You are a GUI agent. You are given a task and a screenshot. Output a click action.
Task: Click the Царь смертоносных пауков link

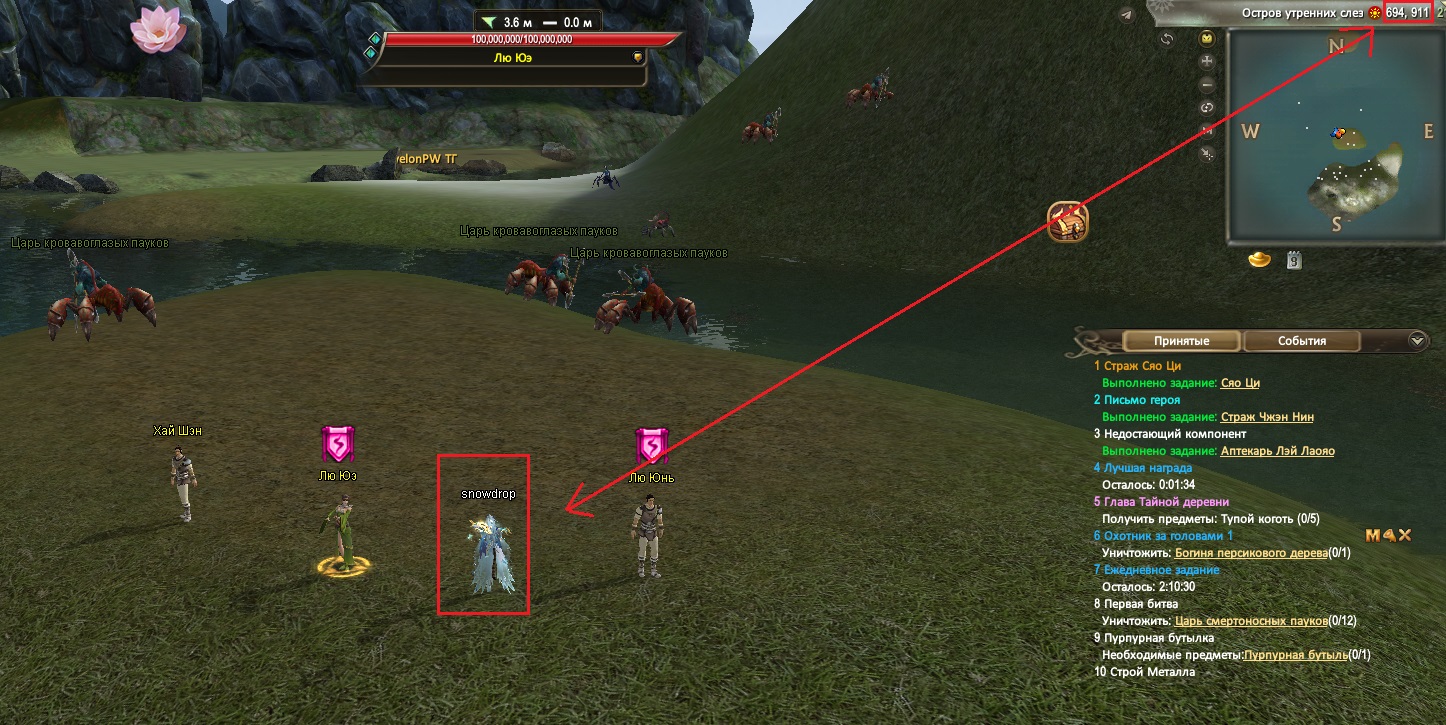click(1251, 621)
